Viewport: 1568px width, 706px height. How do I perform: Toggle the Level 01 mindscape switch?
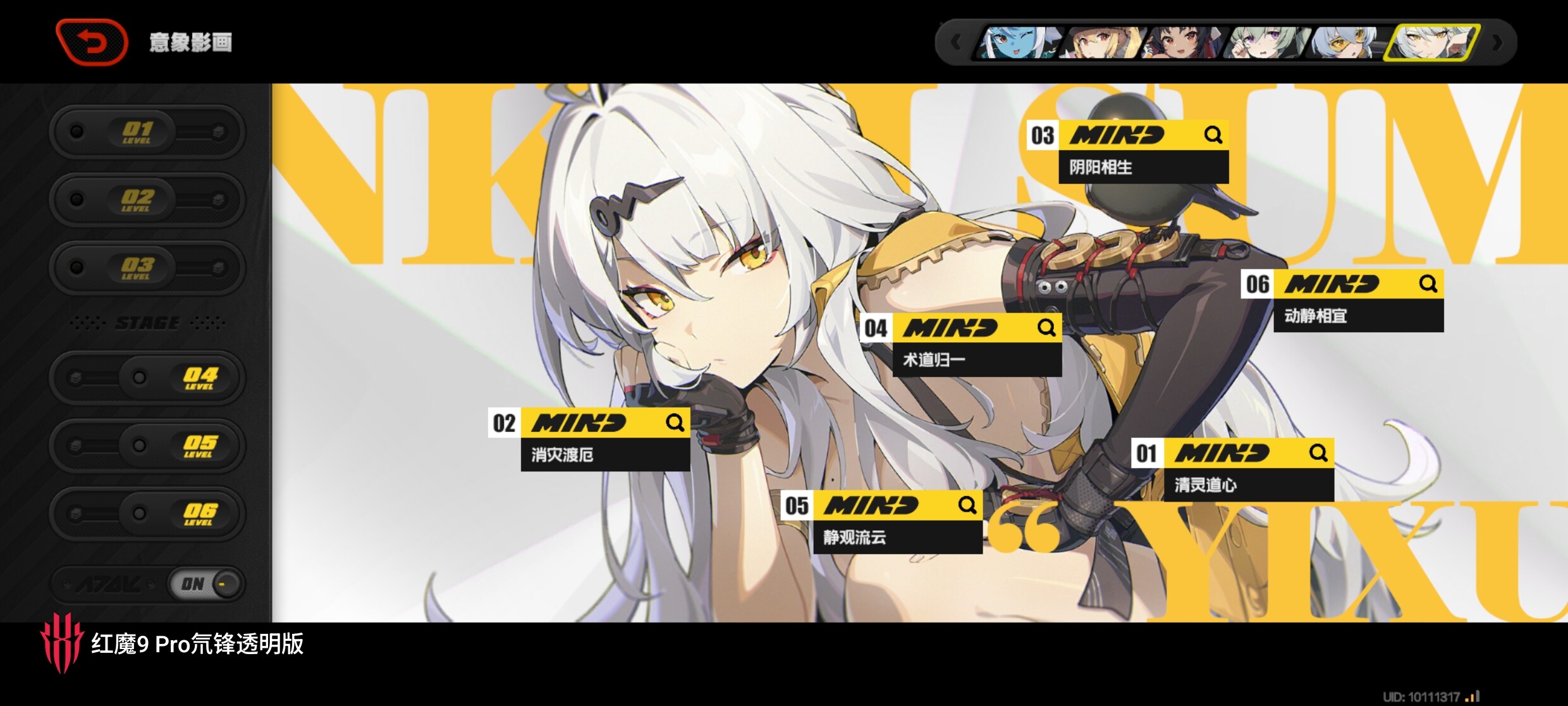[x=147, y=132]
